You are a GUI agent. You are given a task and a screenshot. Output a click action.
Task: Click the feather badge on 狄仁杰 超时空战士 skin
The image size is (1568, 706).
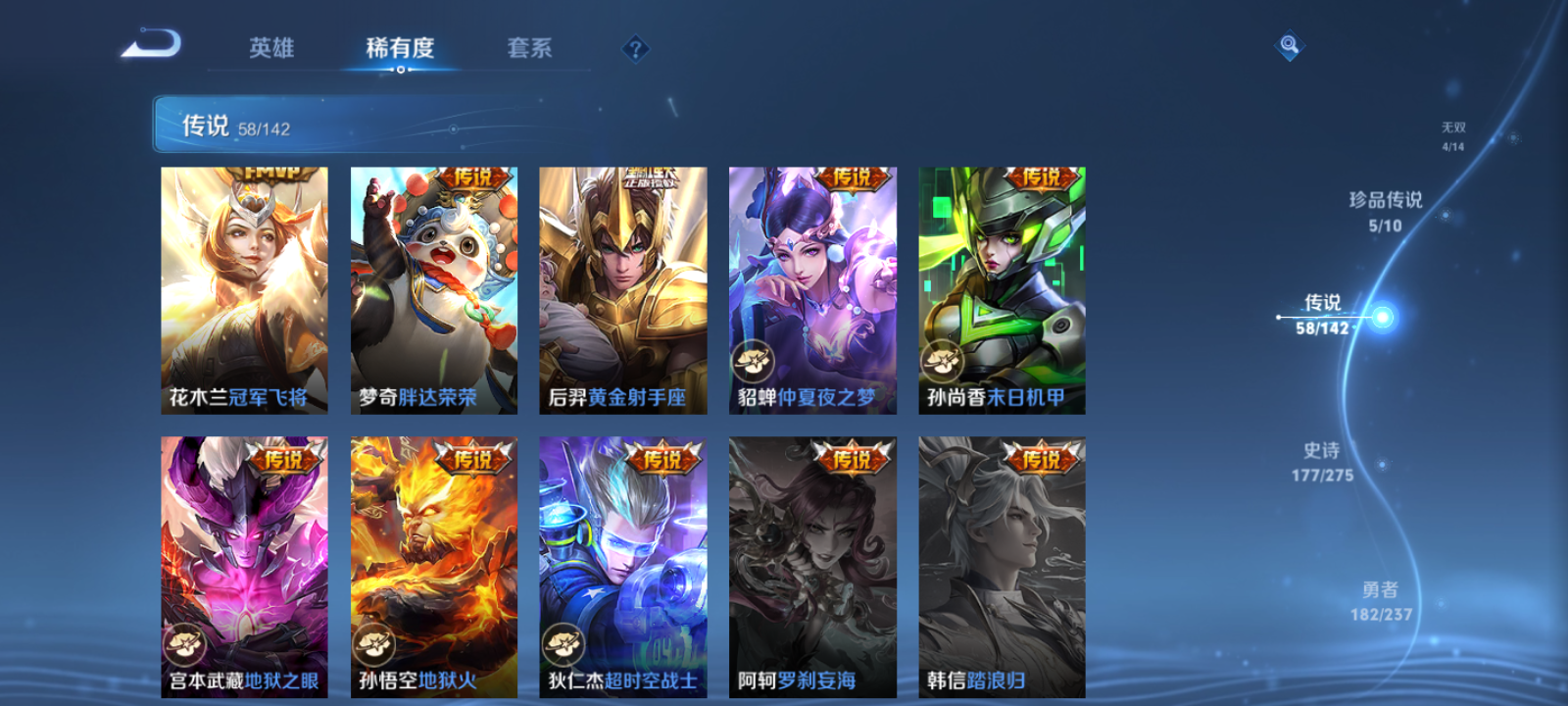(x=563, y=646)
